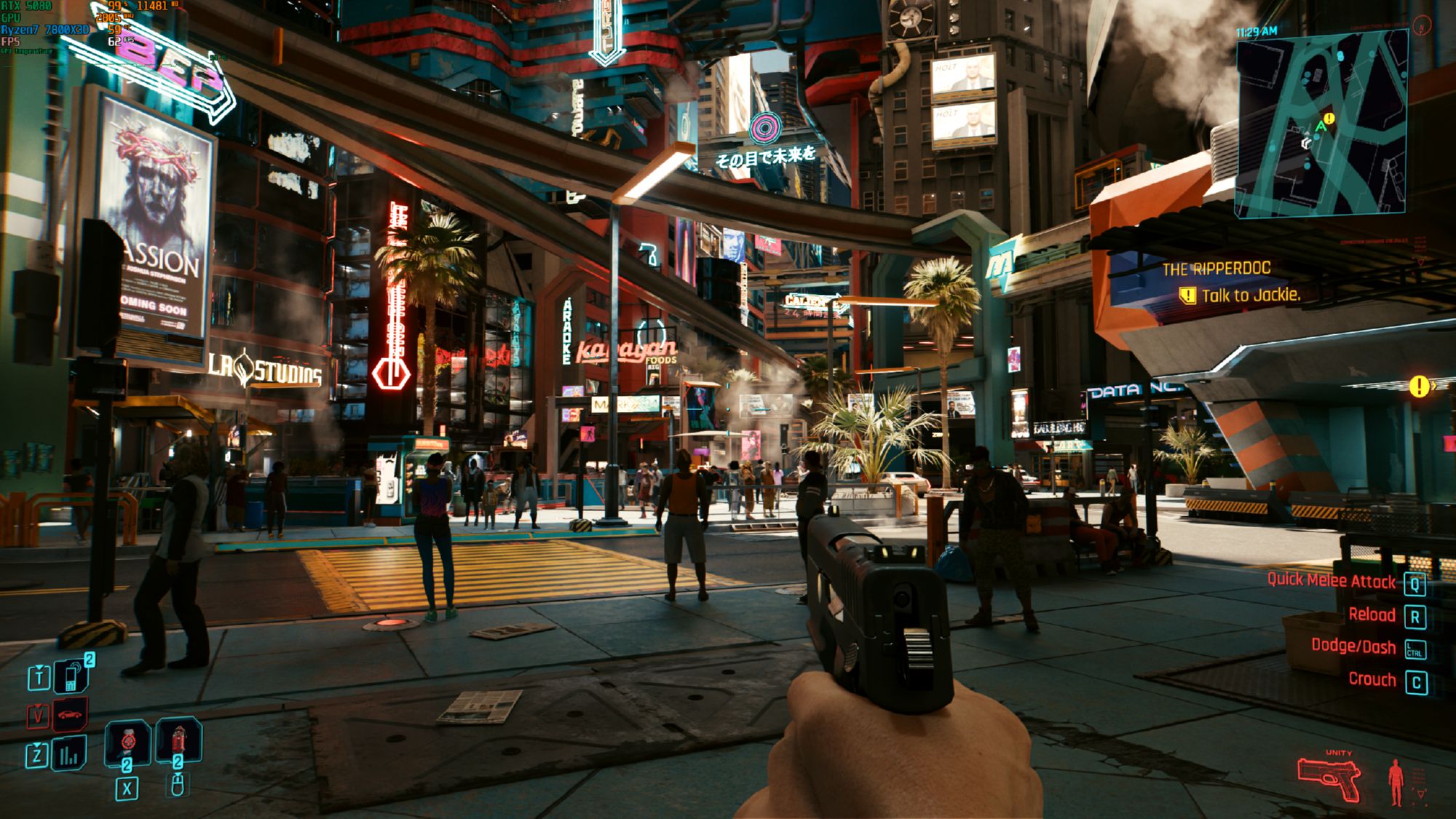Click the yellow quest marker on minimap
The width and height of the screenshot is (1456, 819).
tap(1330, 118)
